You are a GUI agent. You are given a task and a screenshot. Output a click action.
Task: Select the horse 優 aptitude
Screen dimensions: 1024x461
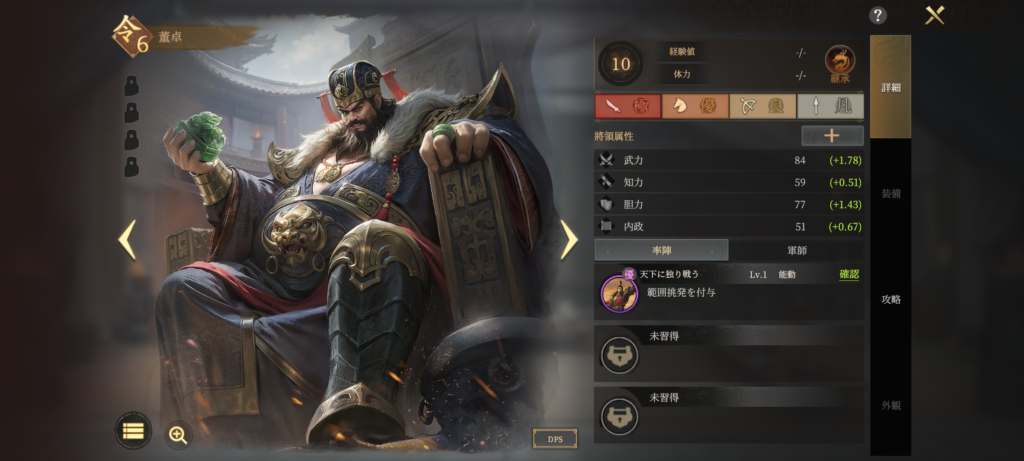695,106
